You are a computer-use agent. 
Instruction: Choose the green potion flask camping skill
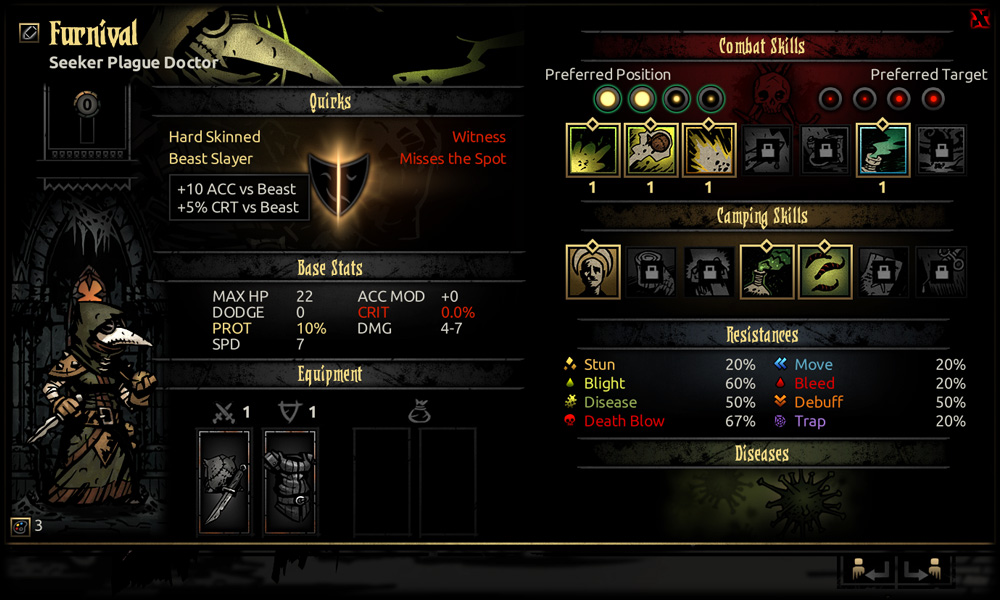[767, 272]
